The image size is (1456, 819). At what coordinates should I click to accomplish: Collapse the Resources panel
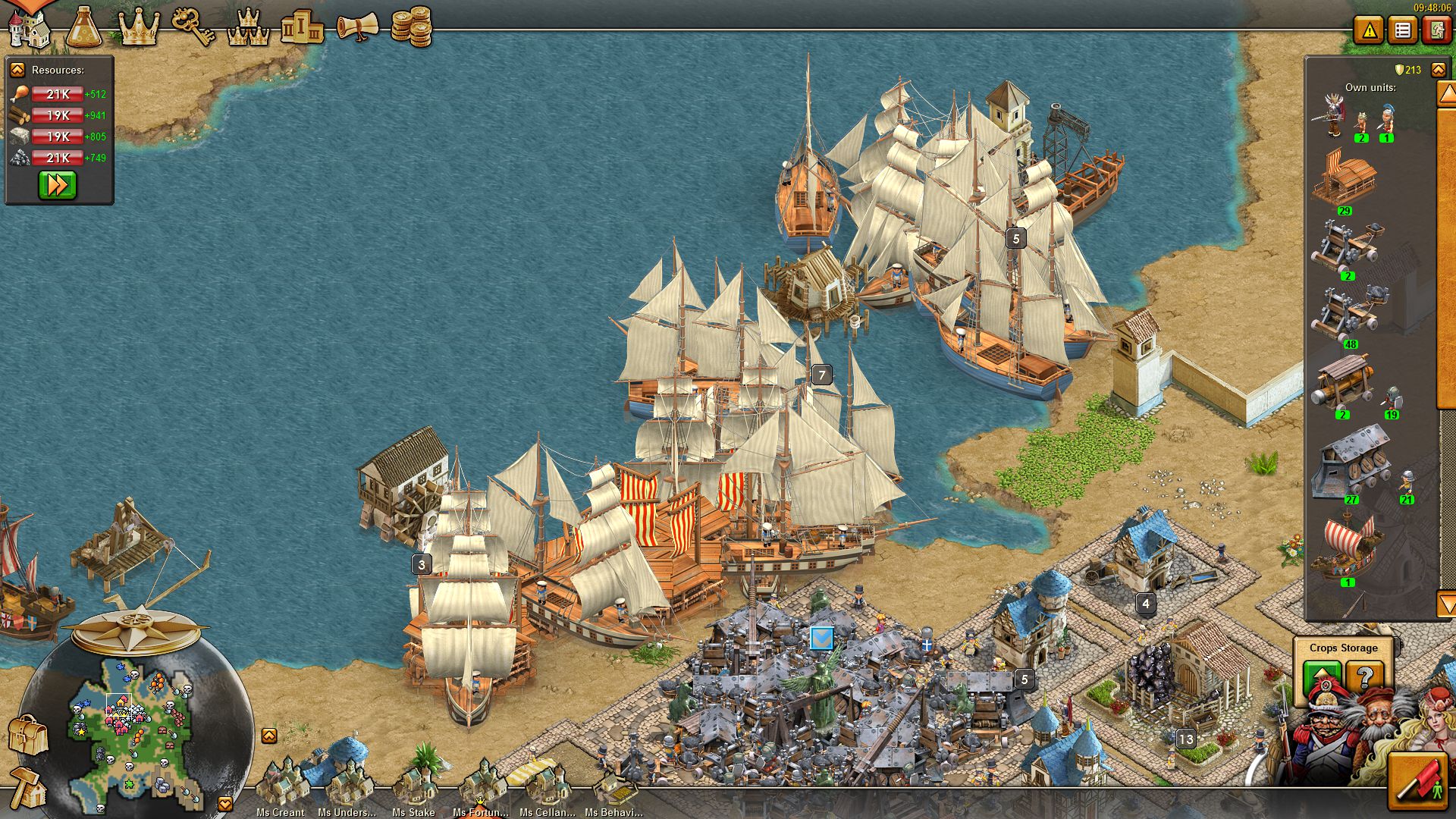pyautogui.click(x=17, y=70)
